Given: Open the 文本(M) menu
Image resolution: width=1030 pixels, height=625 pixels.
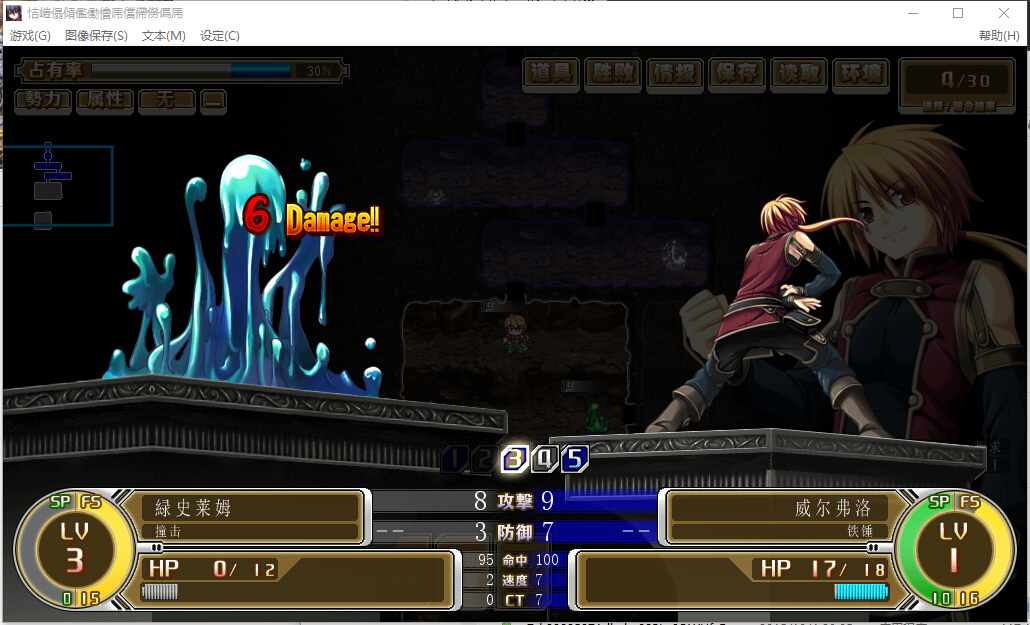Looking at the screenshot, I should [x=164, y=36].
